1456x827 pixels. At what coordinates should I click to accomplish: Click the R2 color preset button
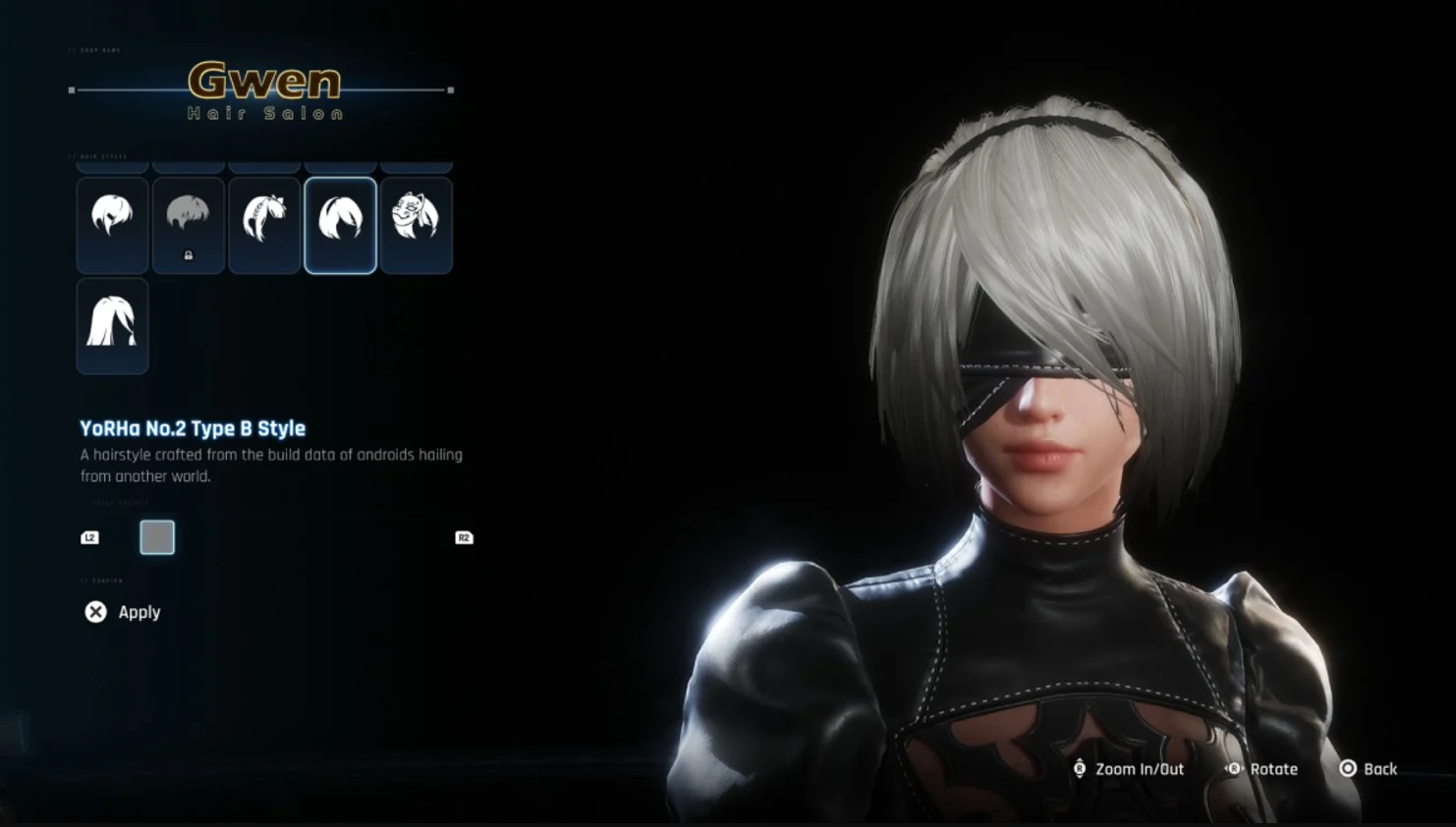tap(464, 537)
